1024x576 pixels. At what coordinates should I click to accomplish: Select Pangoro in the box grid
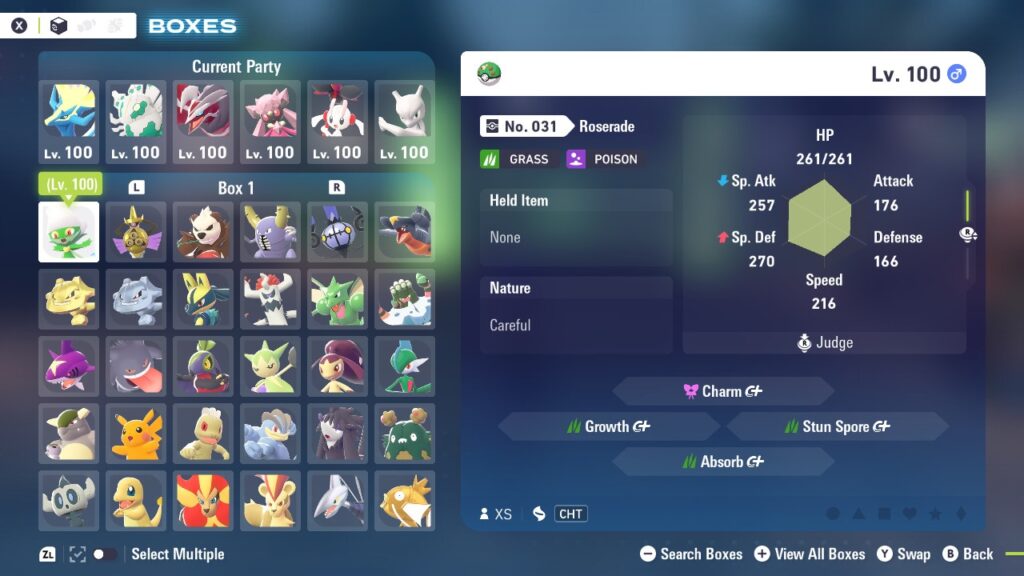203,232
